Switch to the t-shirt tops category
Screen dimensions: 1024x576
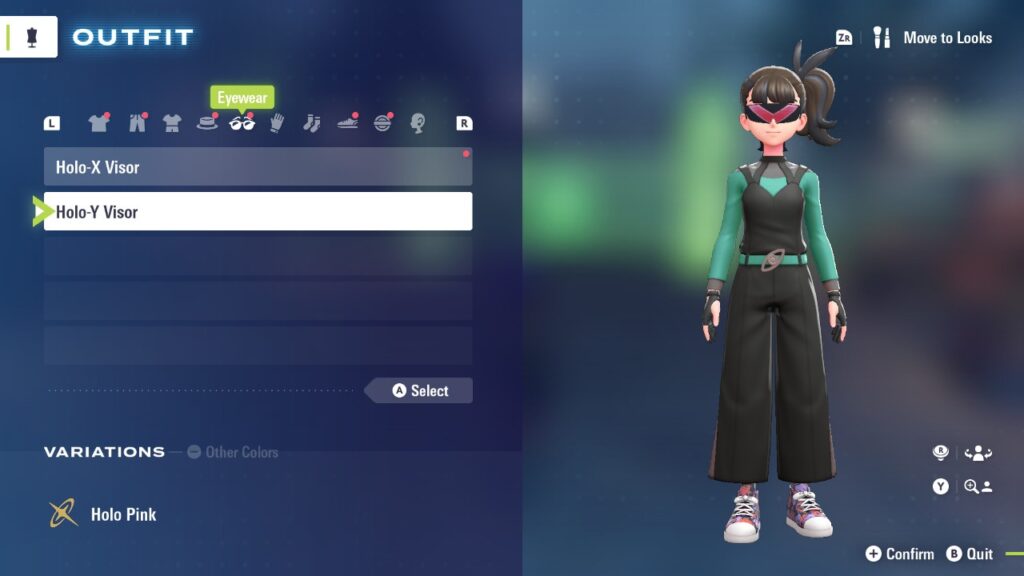click(98, 123)
